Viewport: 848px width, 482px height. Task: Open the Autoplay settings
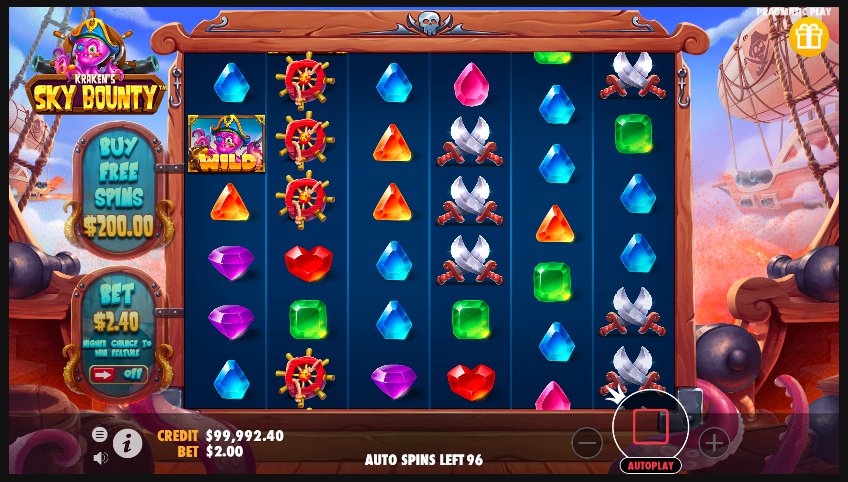[x=650, y=465]
